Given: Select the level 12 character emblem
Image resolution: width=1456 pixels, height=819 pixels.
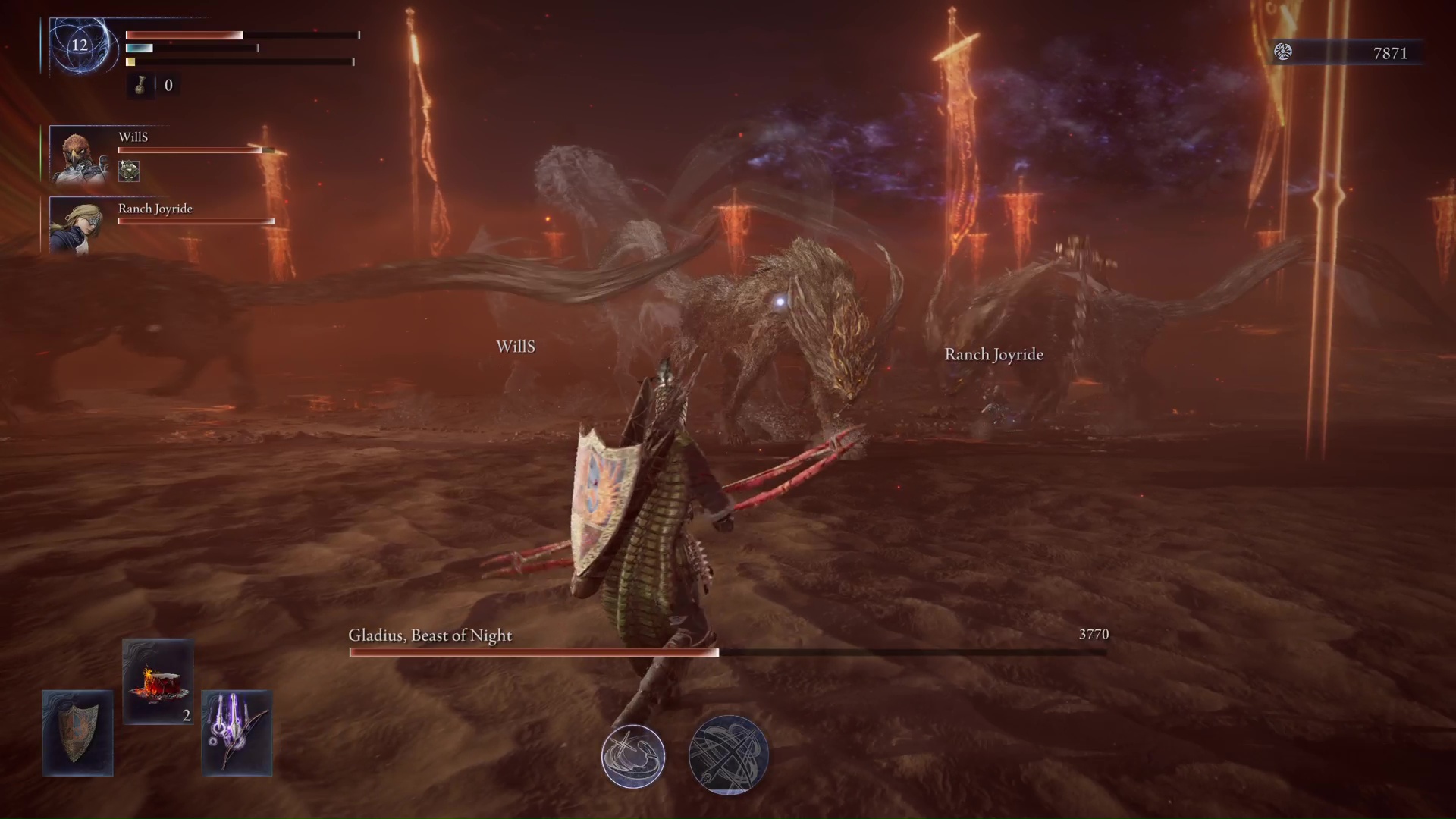Looking at the screenshot, I should (80, 45).
